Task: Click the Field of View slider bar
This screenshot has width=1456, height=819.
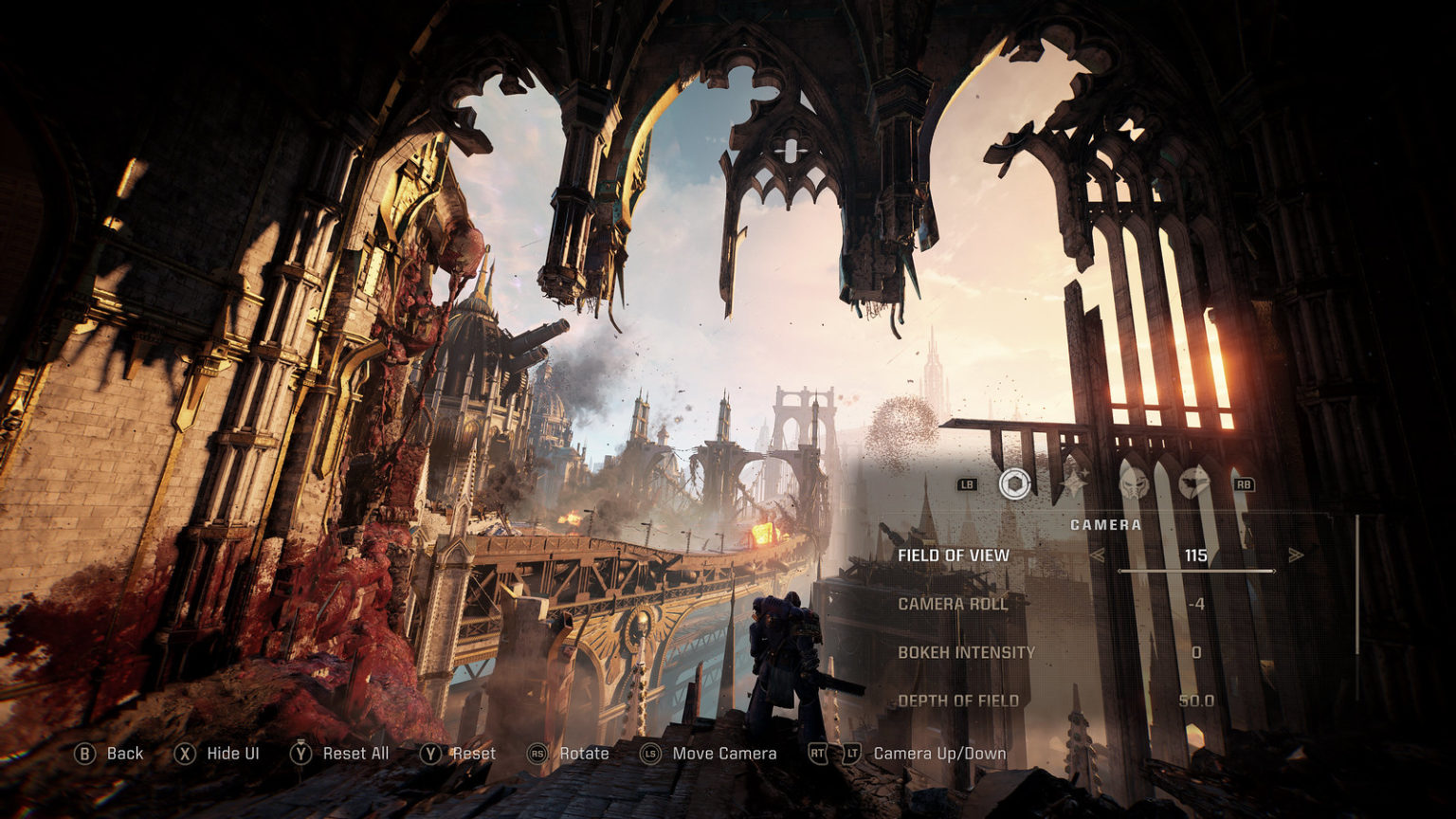Action: [1196, 572]
